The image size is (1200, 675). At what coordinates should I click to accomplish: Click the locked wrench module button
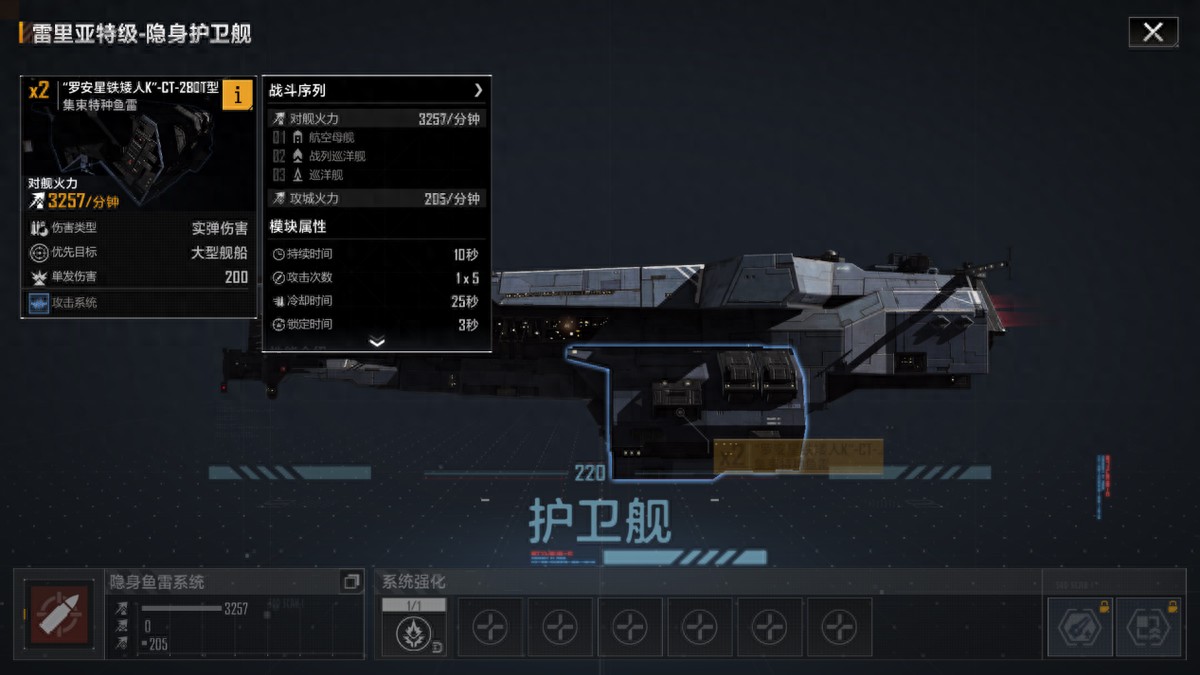(1079, 626)
